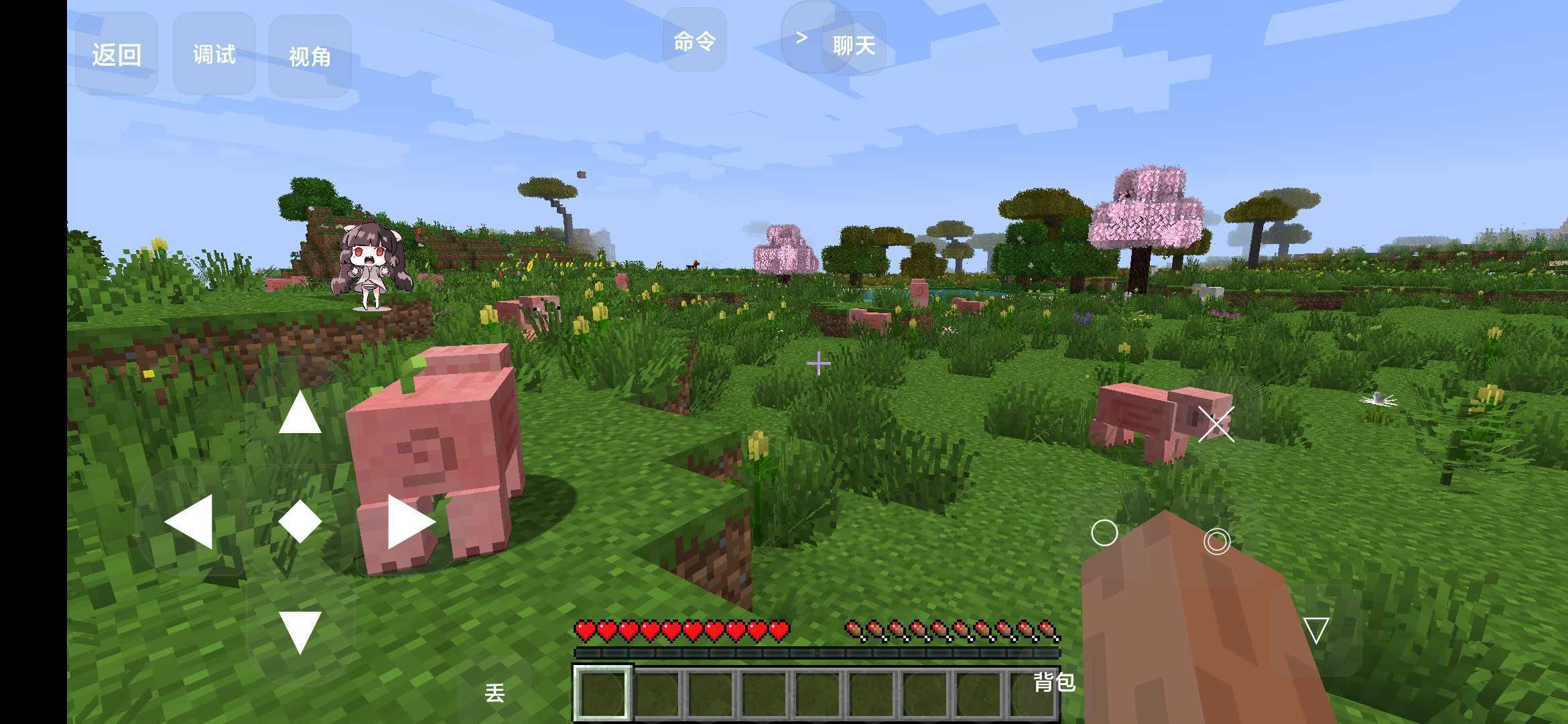Tap the up arrow movement control
The width and height of the screenshot is (1568, 724).
tap(300, 412)
